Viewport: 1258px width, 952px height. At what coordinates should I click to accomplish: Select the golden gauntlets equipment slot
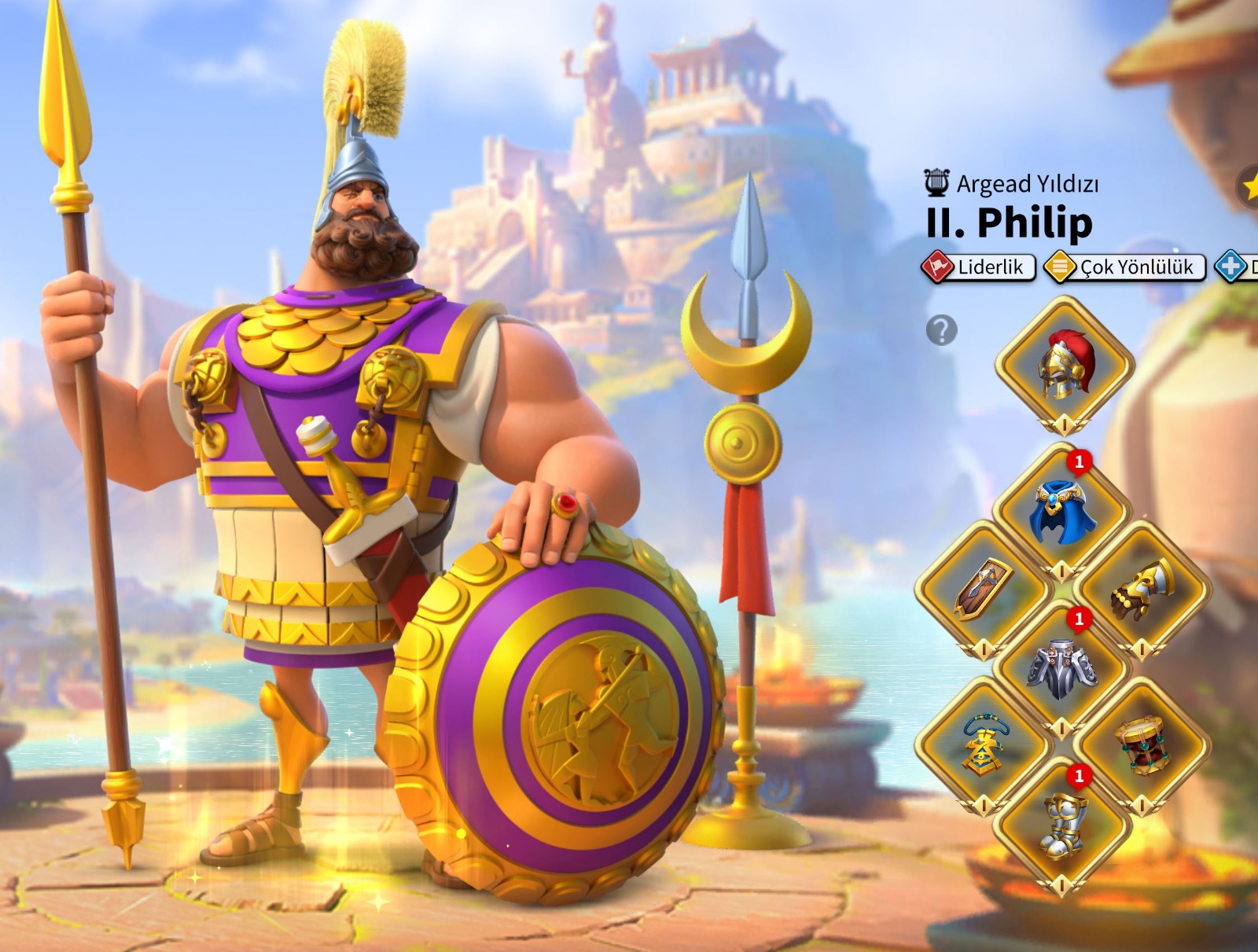(1142, 590)
